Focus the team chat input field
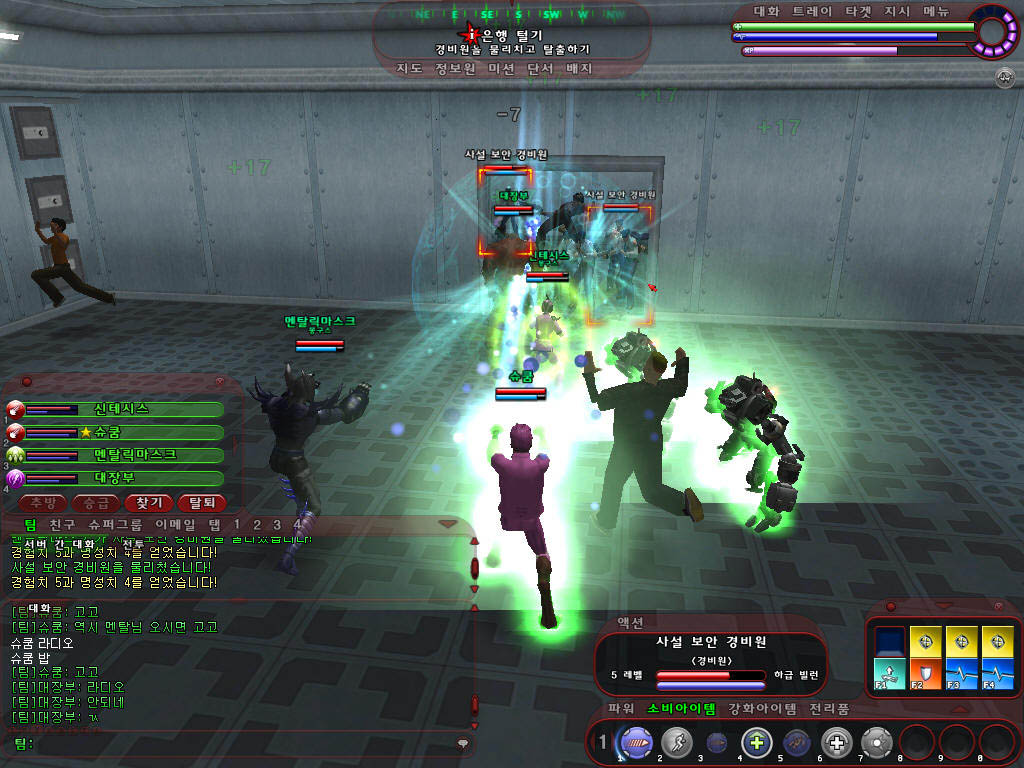The image size is (1024, 768). [240, 743]
